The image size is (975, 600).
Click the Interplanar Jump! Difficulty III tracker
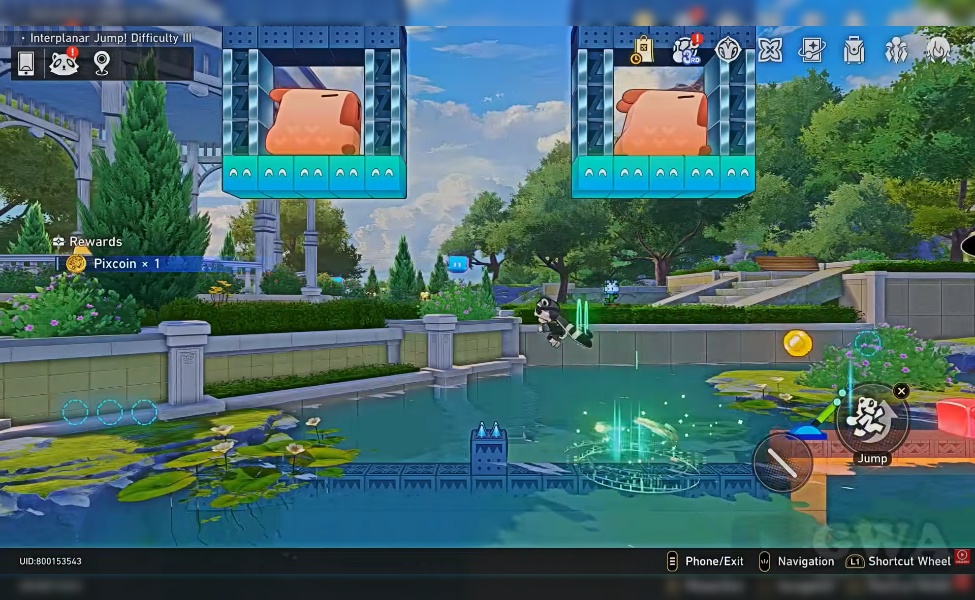coord(110,38)
